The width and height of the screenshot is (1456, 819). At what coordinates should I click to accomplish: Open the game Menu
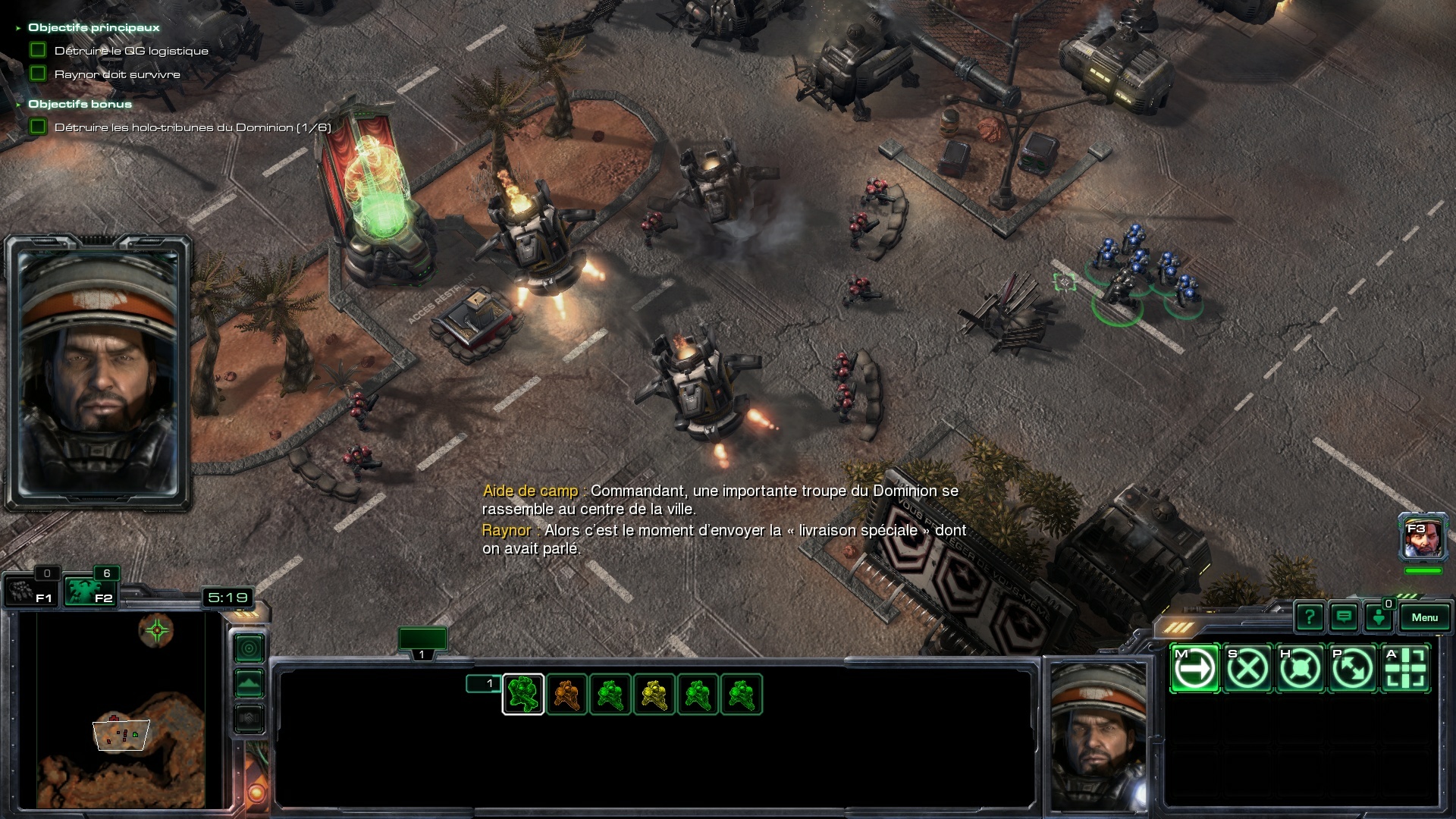click(x=1424, y=617)
